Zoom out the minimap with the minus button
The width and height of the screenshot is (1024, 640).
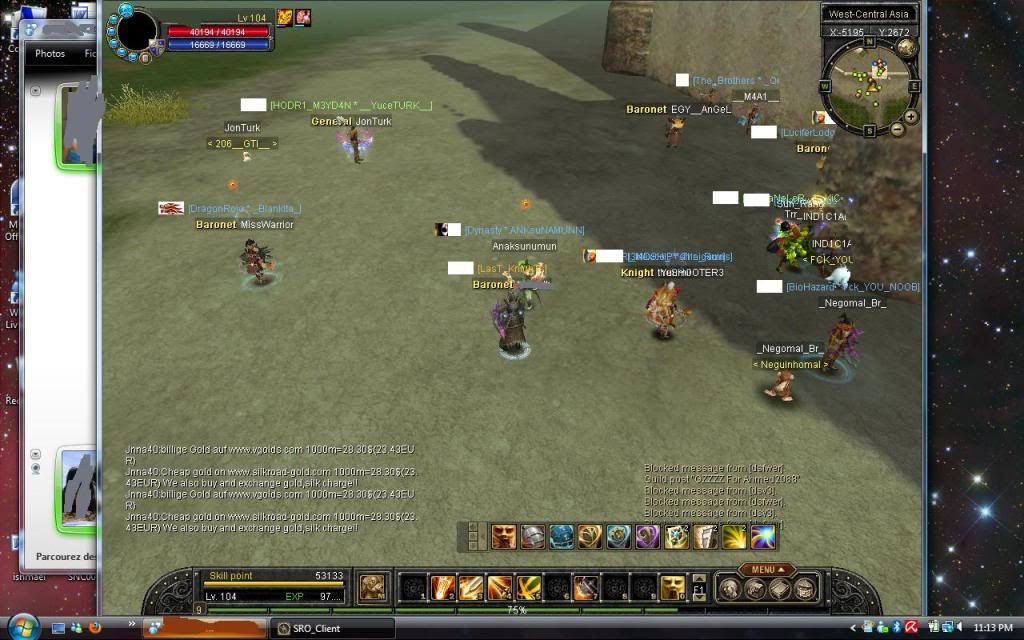pos(897,131)
